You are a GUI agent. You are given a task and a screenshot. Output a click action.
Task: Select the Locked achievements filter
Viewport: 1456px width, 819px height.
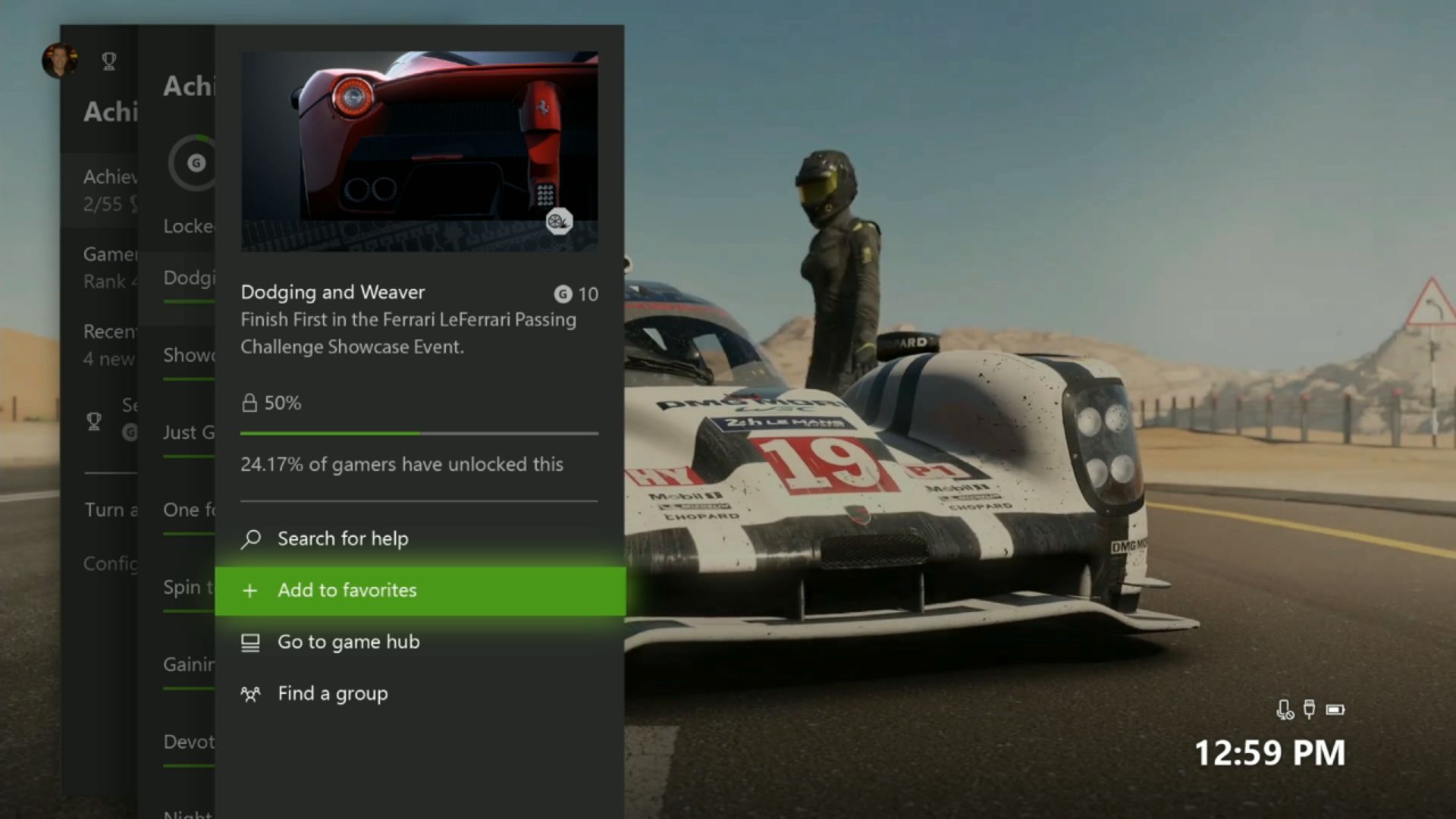[x=184, y=226]
